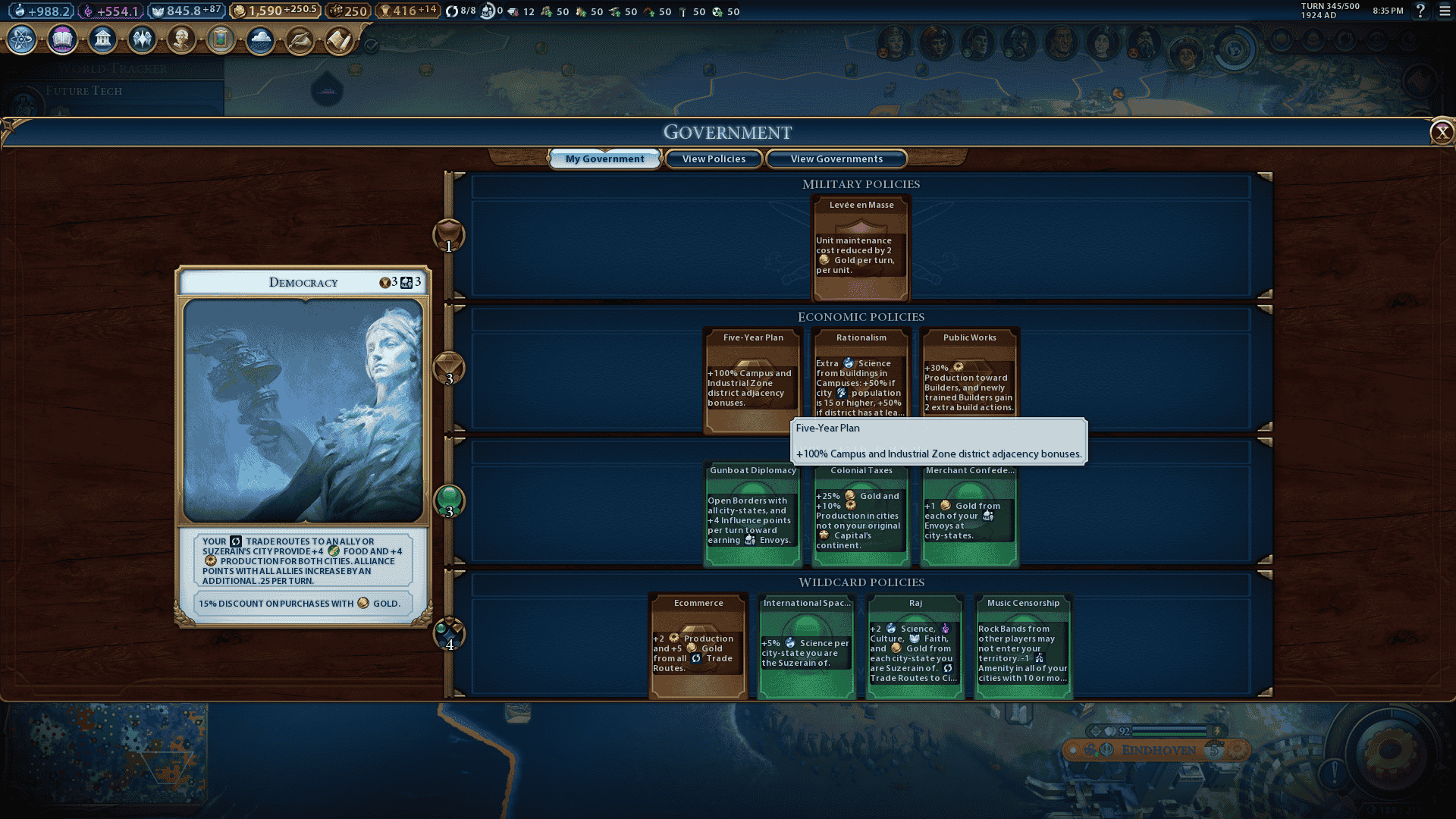Close the Government screen

coord(1441,133)
